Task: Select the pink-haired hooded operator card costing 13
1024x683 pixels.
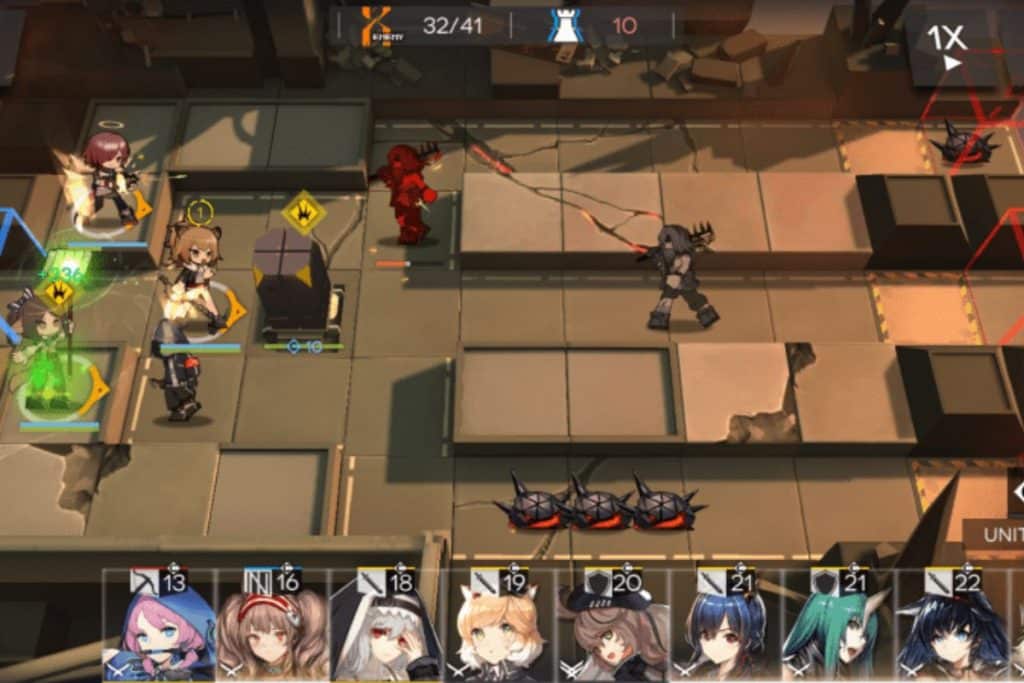Action: 159,627
